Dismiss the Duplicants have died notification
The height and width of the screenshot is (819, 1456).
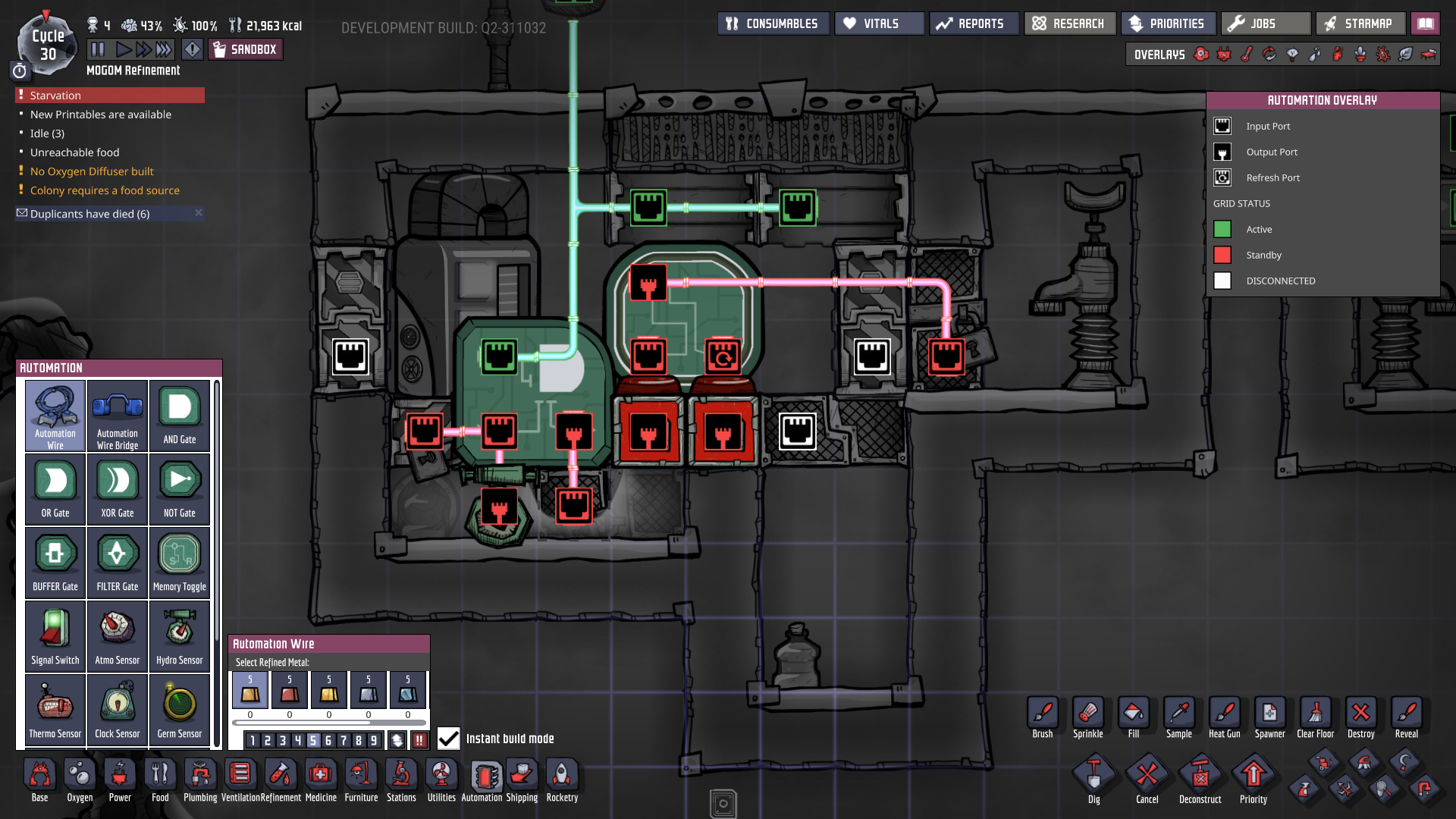(198, 213)
